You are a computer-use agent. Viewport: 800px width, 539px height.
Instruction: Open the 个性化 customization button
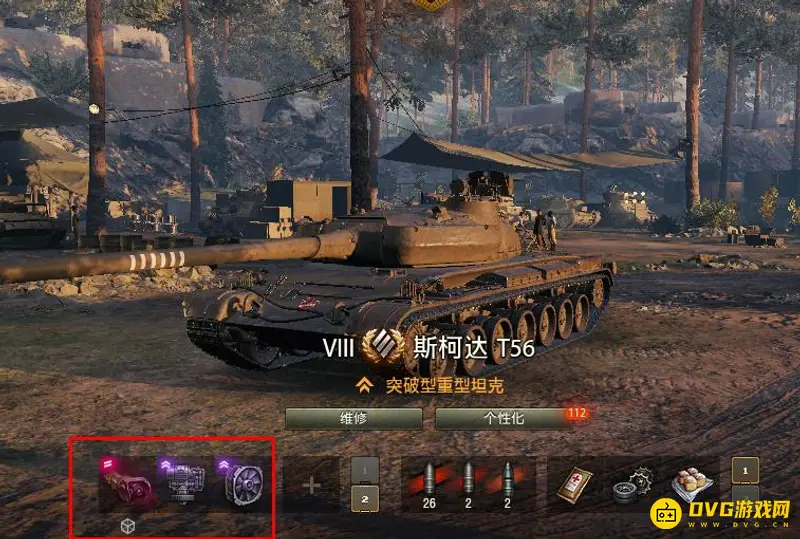[504, 418]
